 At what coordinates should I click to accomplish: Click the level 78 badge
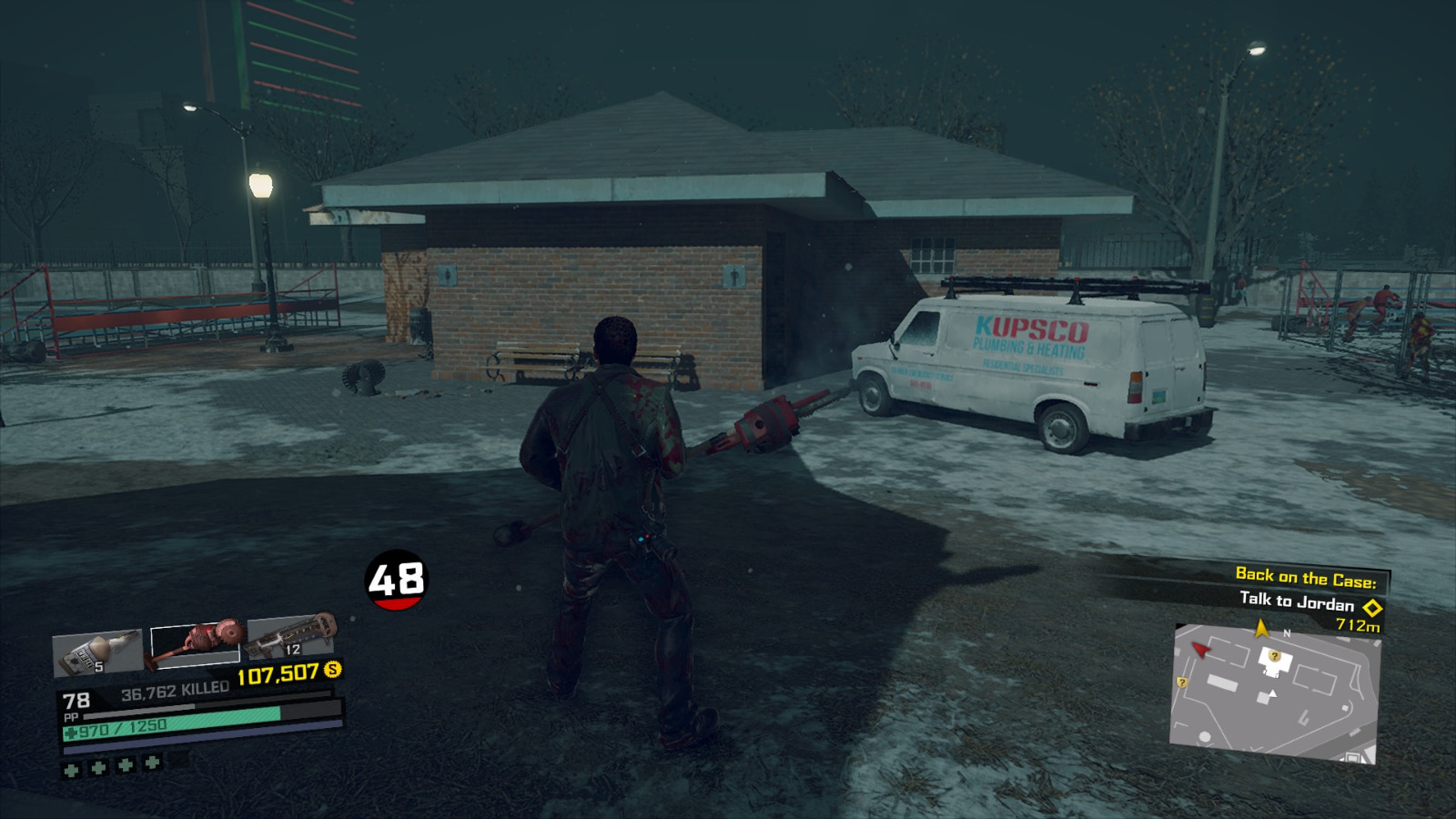tap(77, 700)
